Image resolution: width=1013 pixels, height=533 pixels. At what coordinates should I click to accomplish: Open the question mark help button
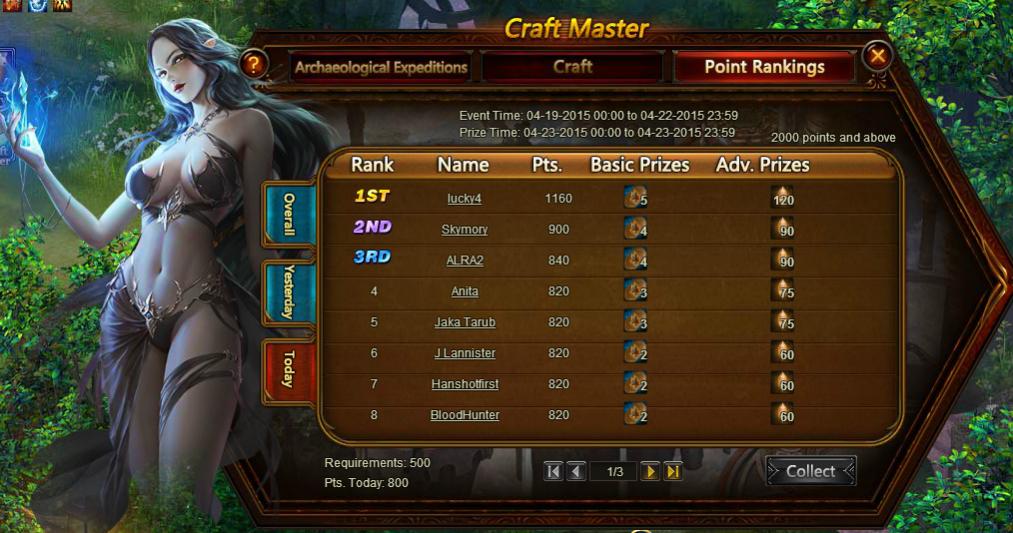[x=255, y=65]
